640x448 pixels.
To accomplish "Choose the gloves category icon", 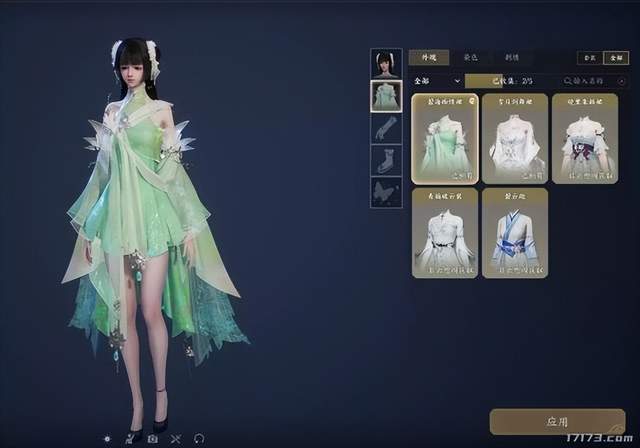I will point(386,128).
